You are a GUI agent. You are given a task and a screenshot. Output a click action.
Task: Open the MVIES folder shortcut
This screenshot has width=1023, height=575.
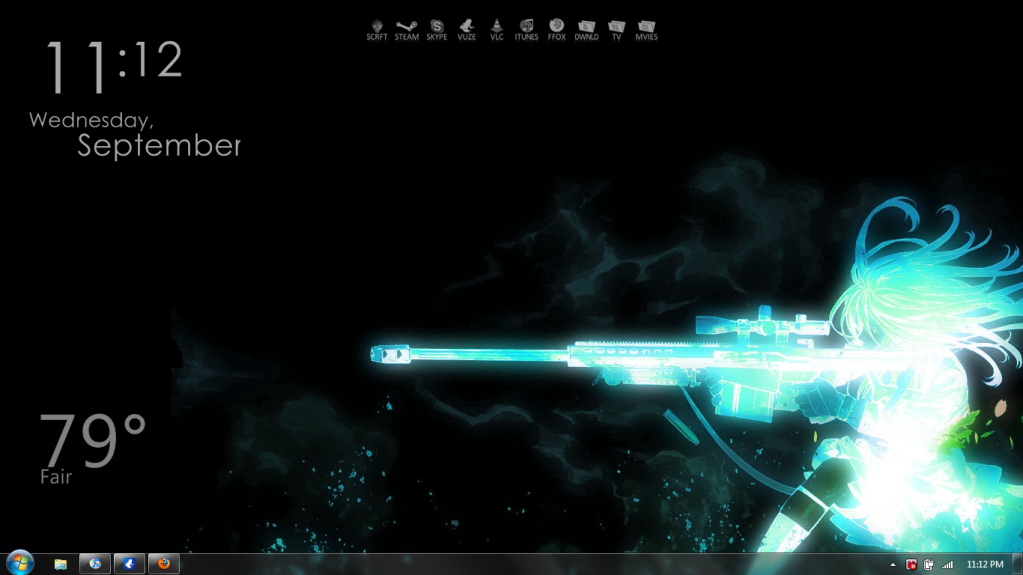(646, 29)
